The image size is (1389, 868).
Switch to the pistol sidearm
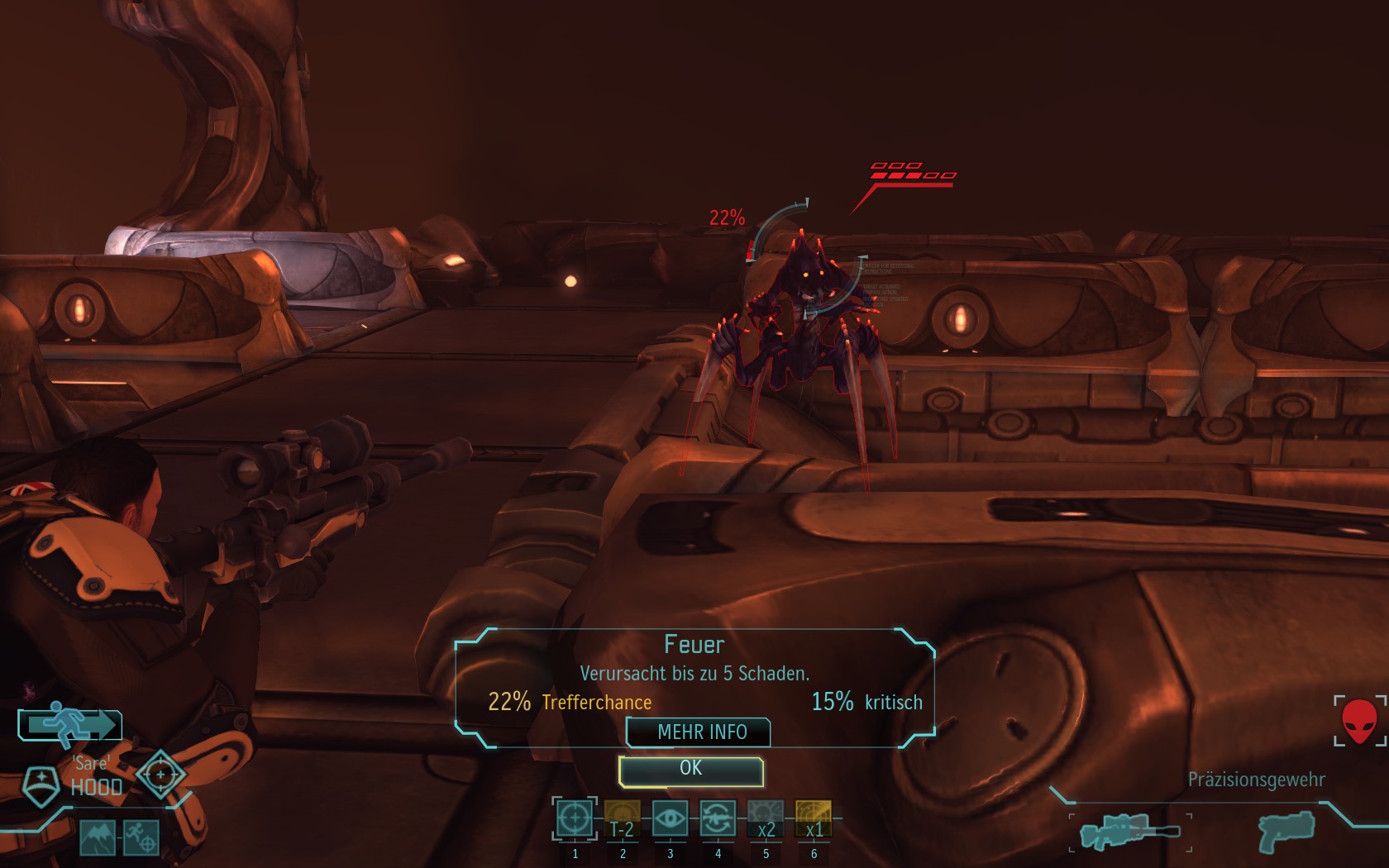click(1286, 831)
